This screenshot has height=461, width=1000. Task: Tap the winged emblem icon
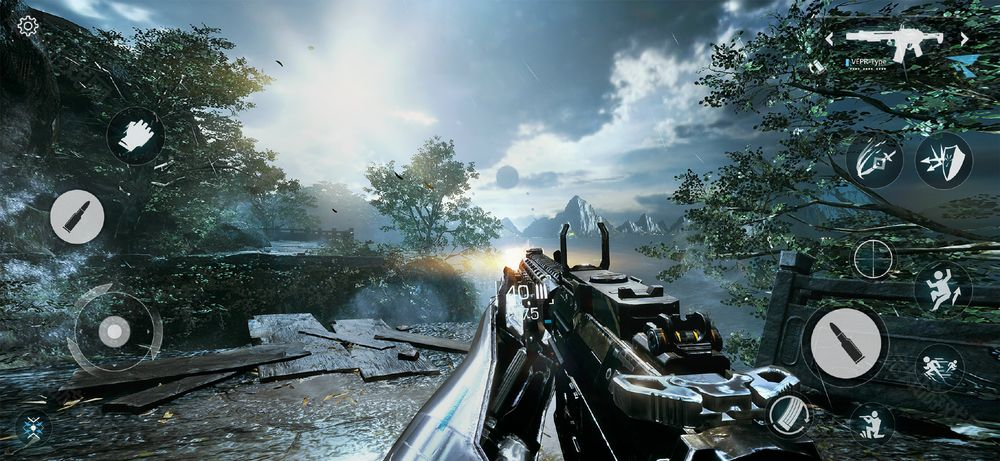(32, 427)
